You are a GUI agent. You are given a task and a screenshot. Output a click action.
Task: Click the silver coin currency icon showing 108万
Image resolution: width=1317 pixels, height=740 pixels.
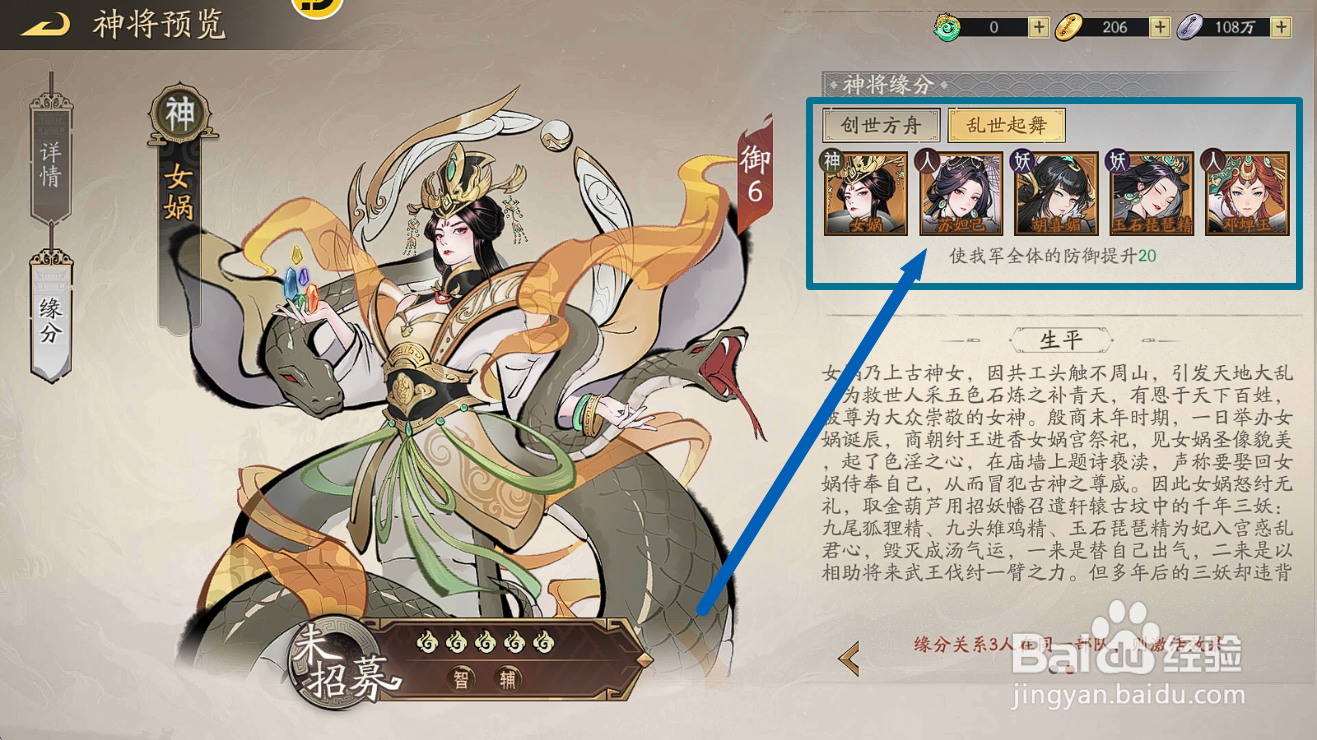point(1191,26)
